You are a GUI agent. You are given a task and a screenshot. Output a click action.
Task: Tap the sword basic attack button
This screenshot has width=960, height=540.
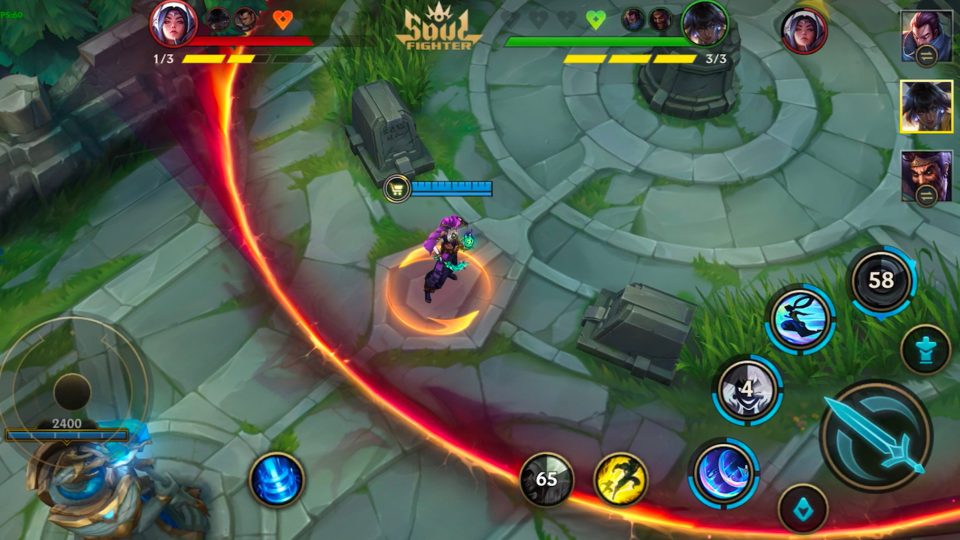click(876, 436)
